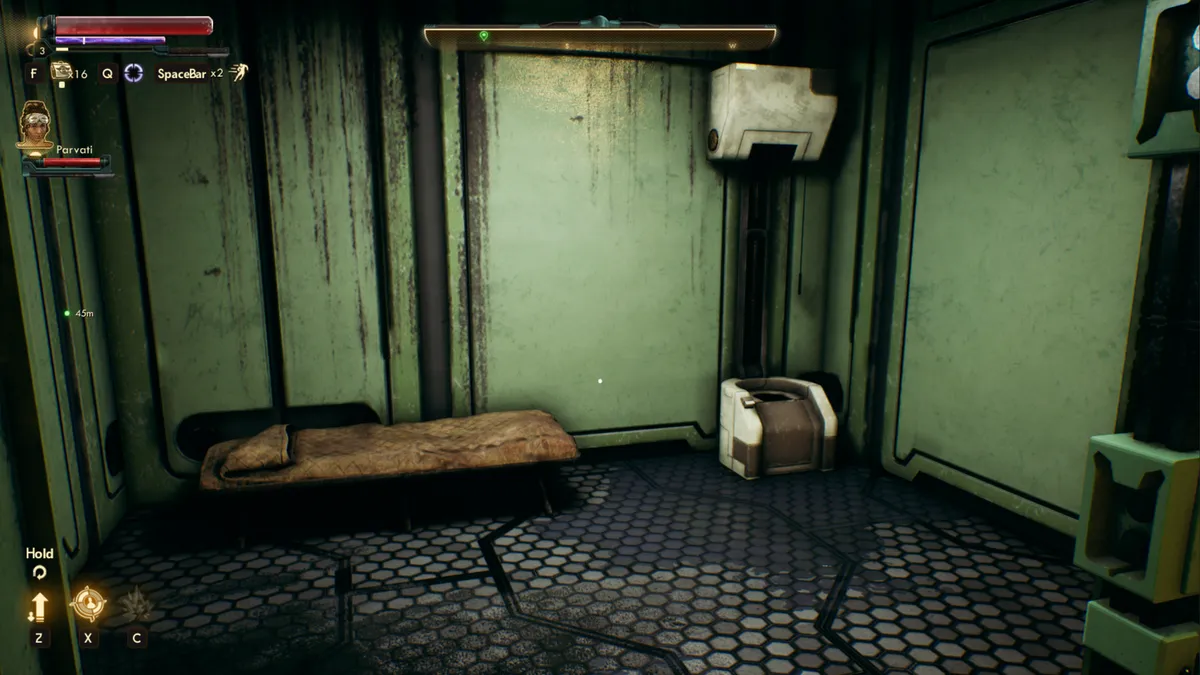This screenshot has height=675, width=1200.
Task: Use the medical inhaler icon
Action: tap(62, 72)
